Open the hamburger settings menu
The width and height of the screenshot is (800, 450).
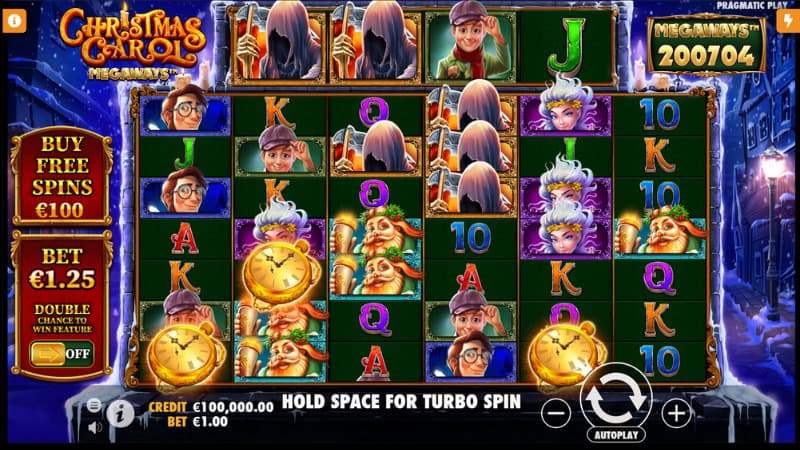(x=94, y=405)
